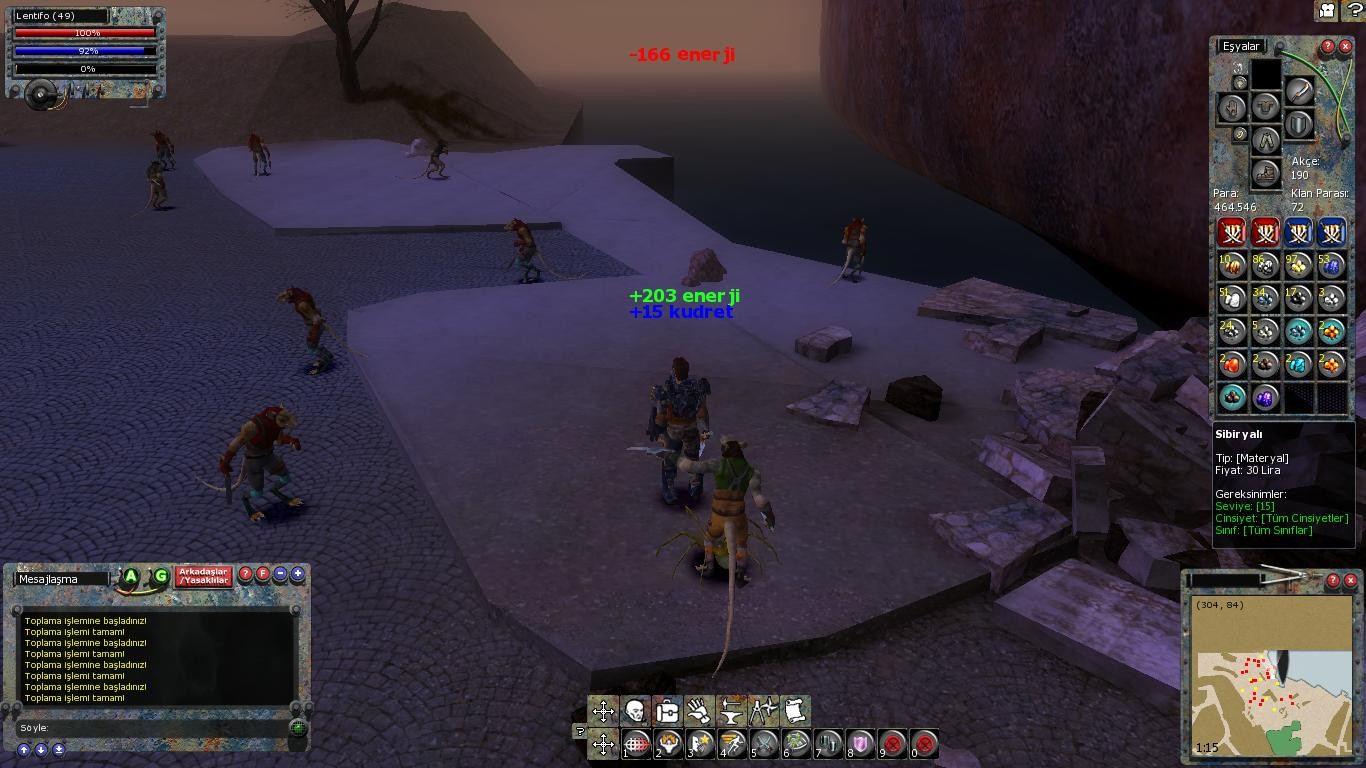Toggle the green A chat channel button
This screenshot has width=1366, height=768.
coord(130,577)
